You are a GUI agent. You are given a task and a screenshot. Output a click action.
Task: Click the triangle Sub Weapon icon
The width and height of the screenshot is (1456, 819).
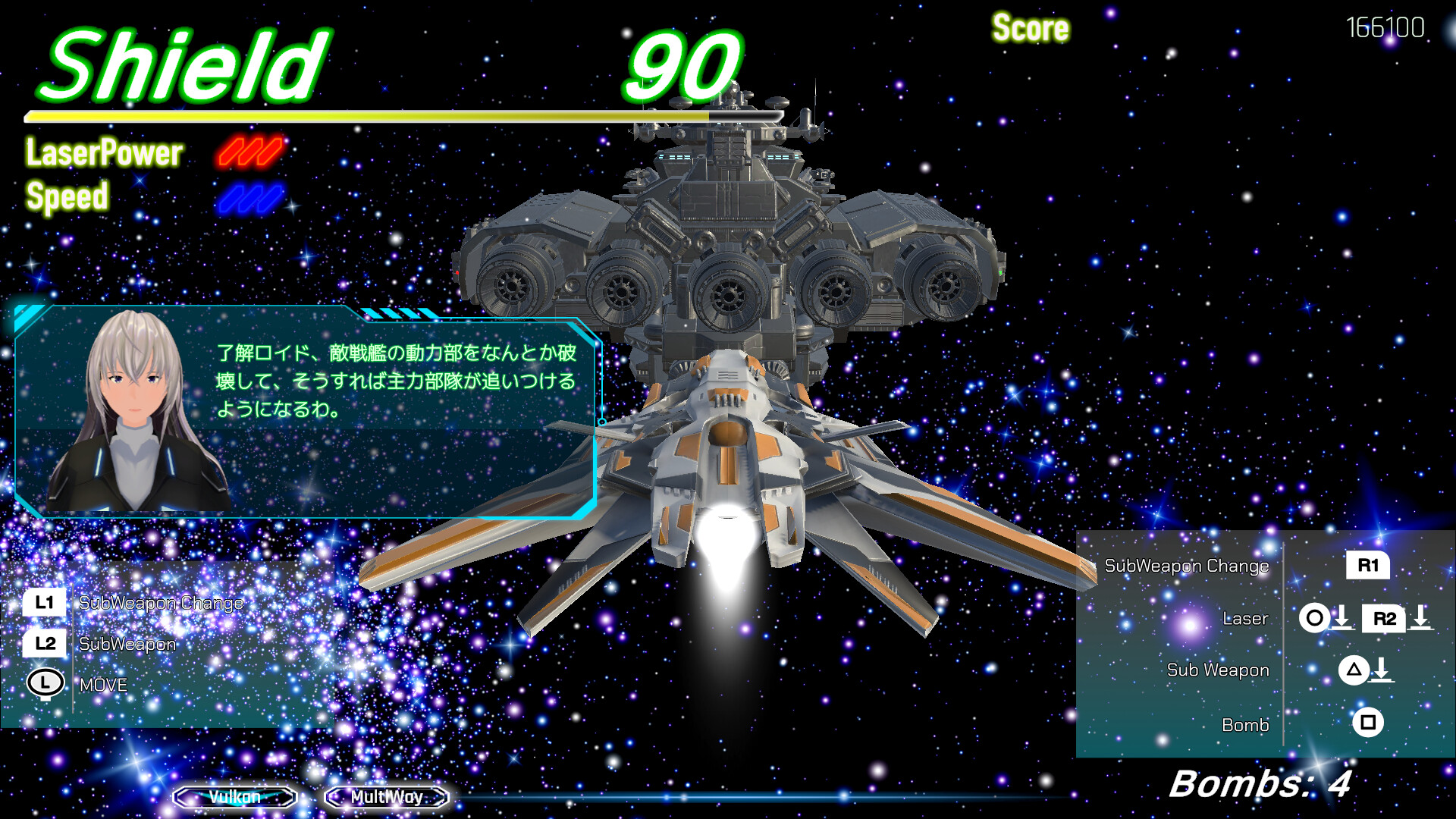point(1354,670)
